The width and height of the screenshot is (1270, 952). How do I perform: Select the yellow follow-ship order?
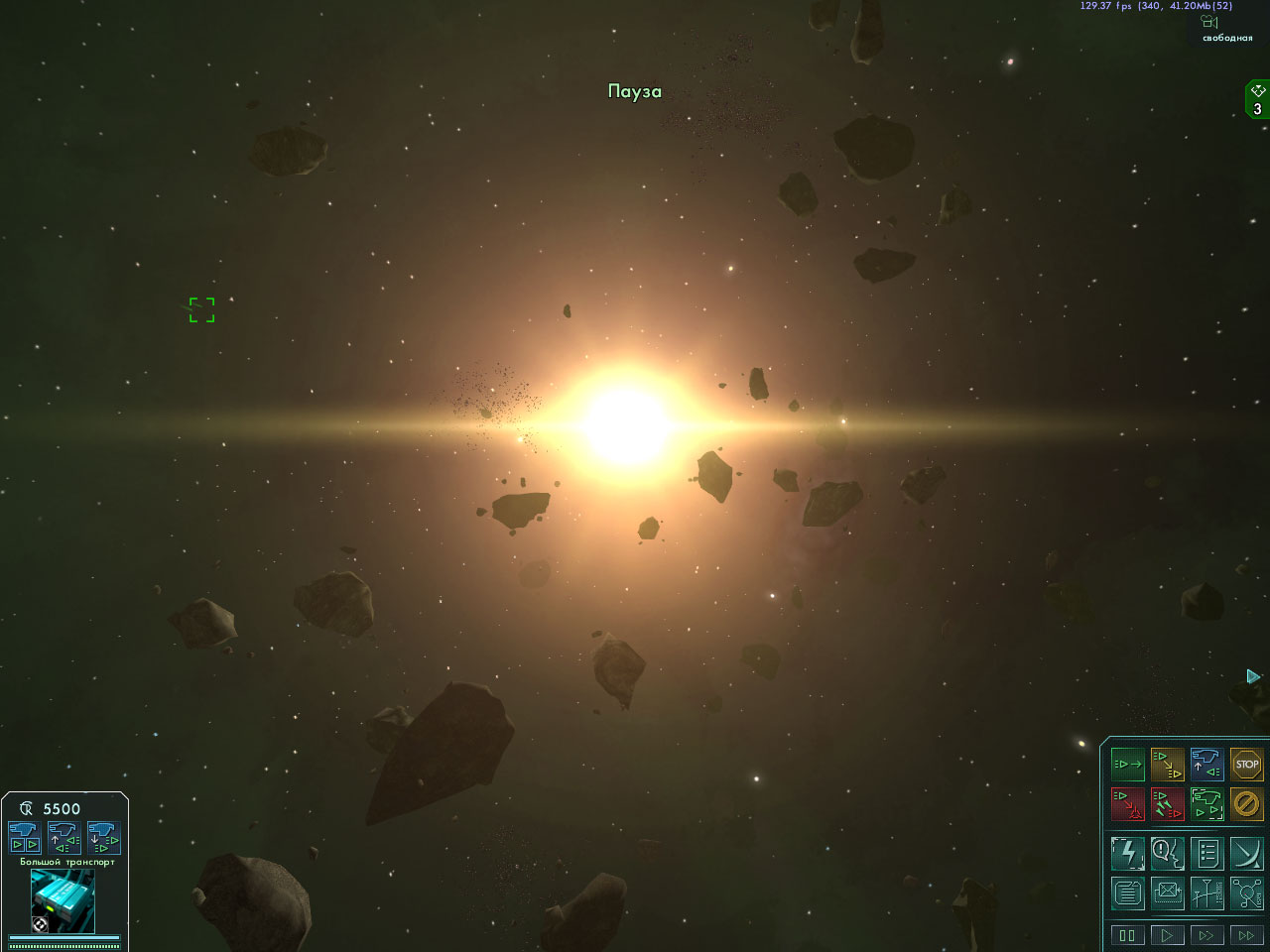point(1167,765)
